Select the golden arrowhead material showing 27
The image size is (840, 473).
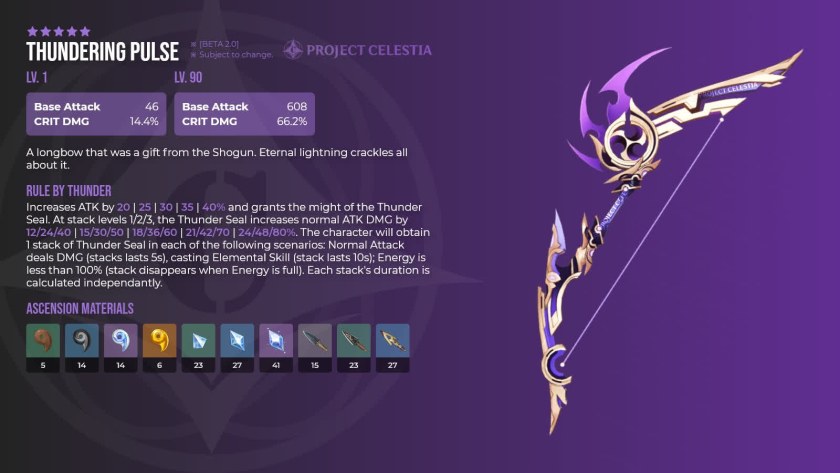click(392, 343)
